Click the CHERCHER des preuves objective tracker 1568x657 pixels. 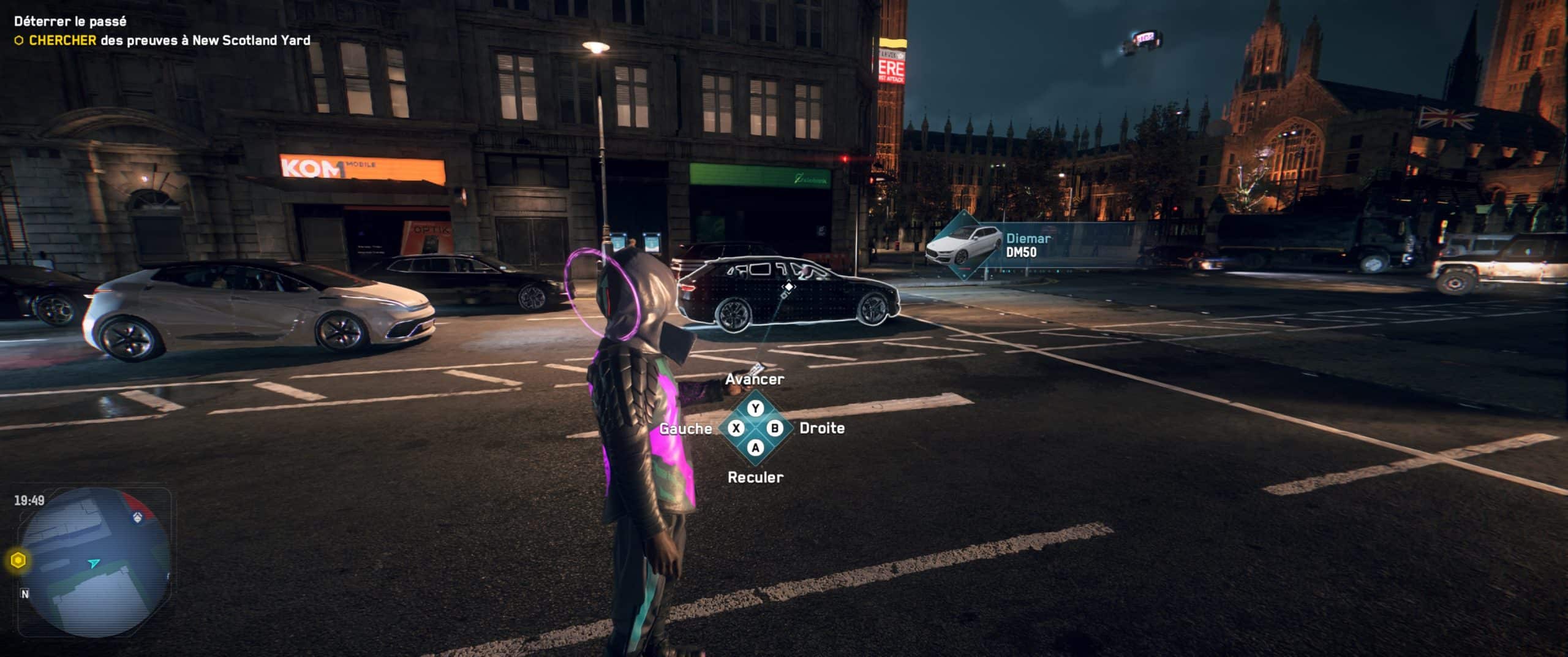[x=163, y=40]
